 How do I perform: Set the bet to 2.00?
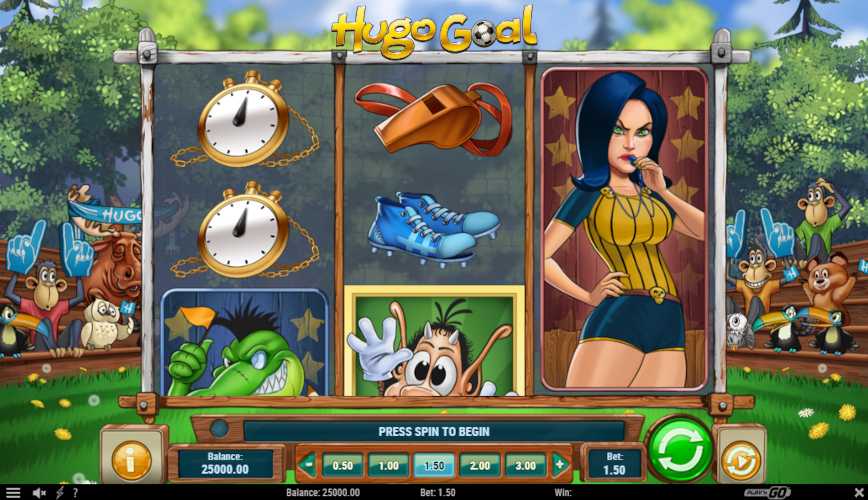[x=480, y=465]
